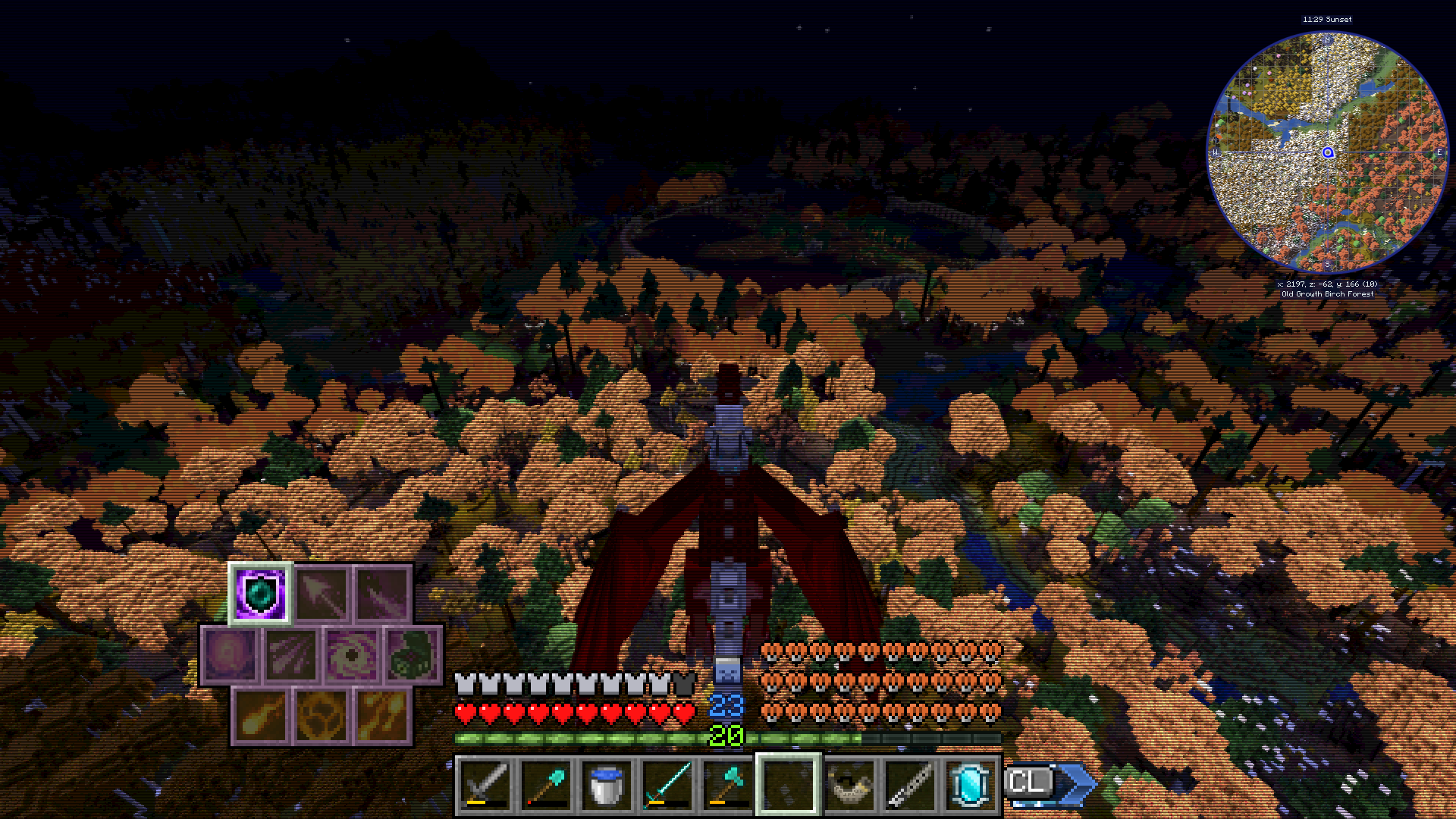Activate the green hooded figure spell
The height and width of the screenshot is (819, 1456).
click(x=413, y=654)
